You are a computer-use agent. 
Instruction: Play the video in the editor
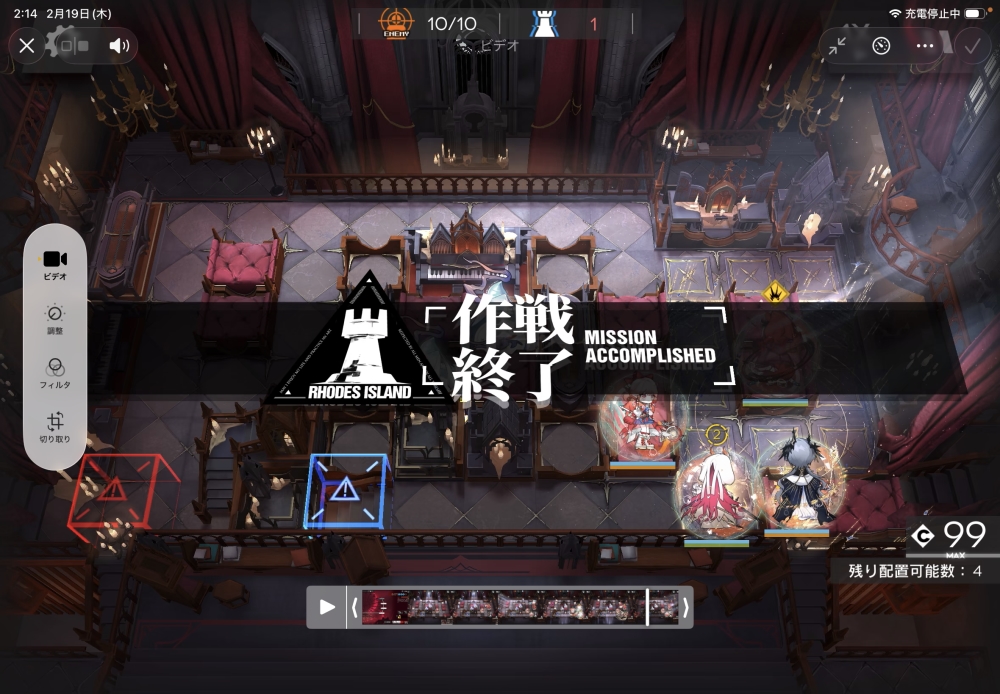pos(327,607)
